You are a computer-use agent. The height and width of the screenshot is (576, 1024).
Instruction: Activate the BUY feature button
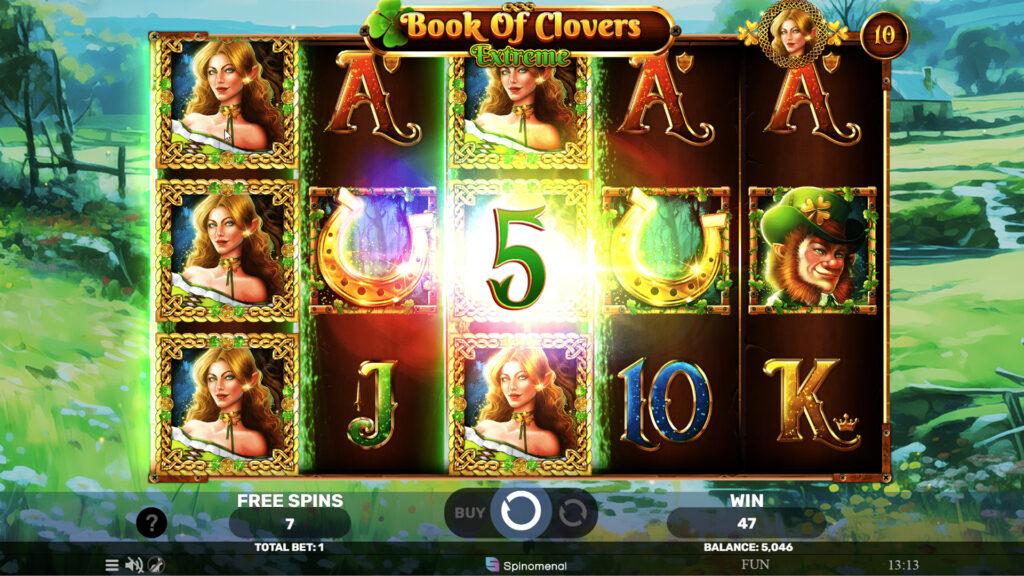pos(470,513)
